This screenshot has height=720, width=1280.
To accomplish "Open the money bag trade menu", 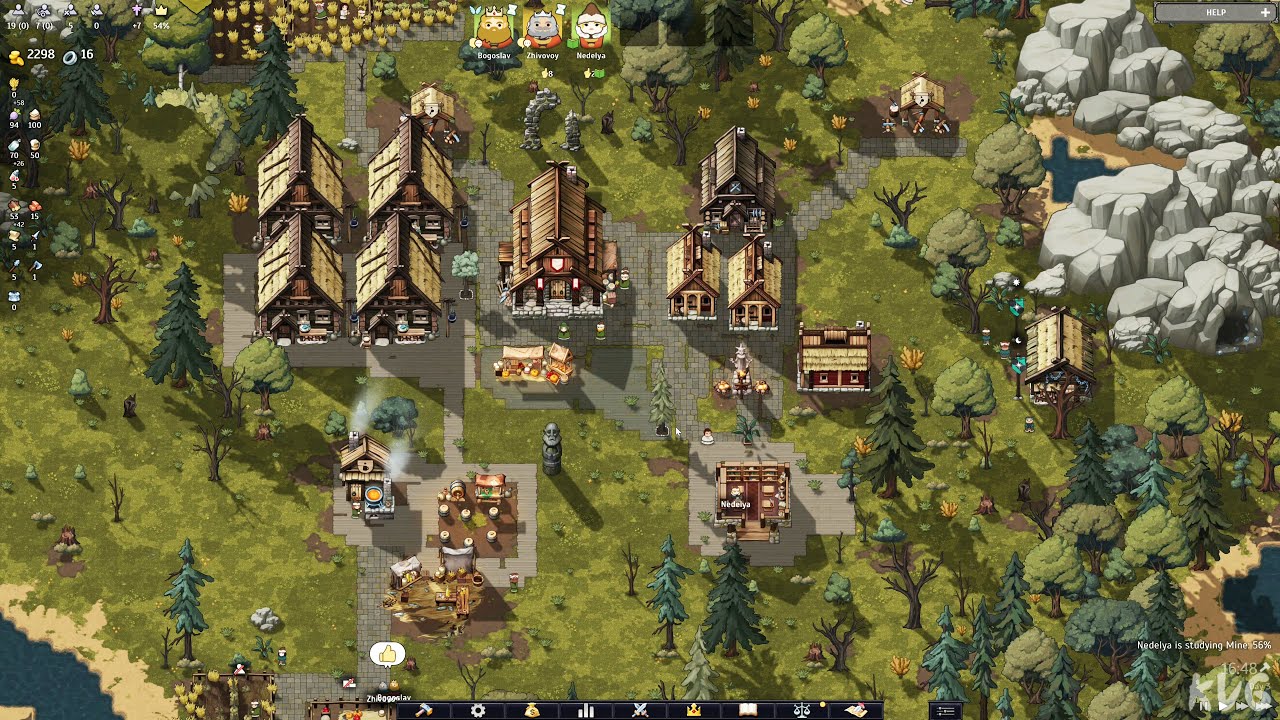I will pos(532,710).
